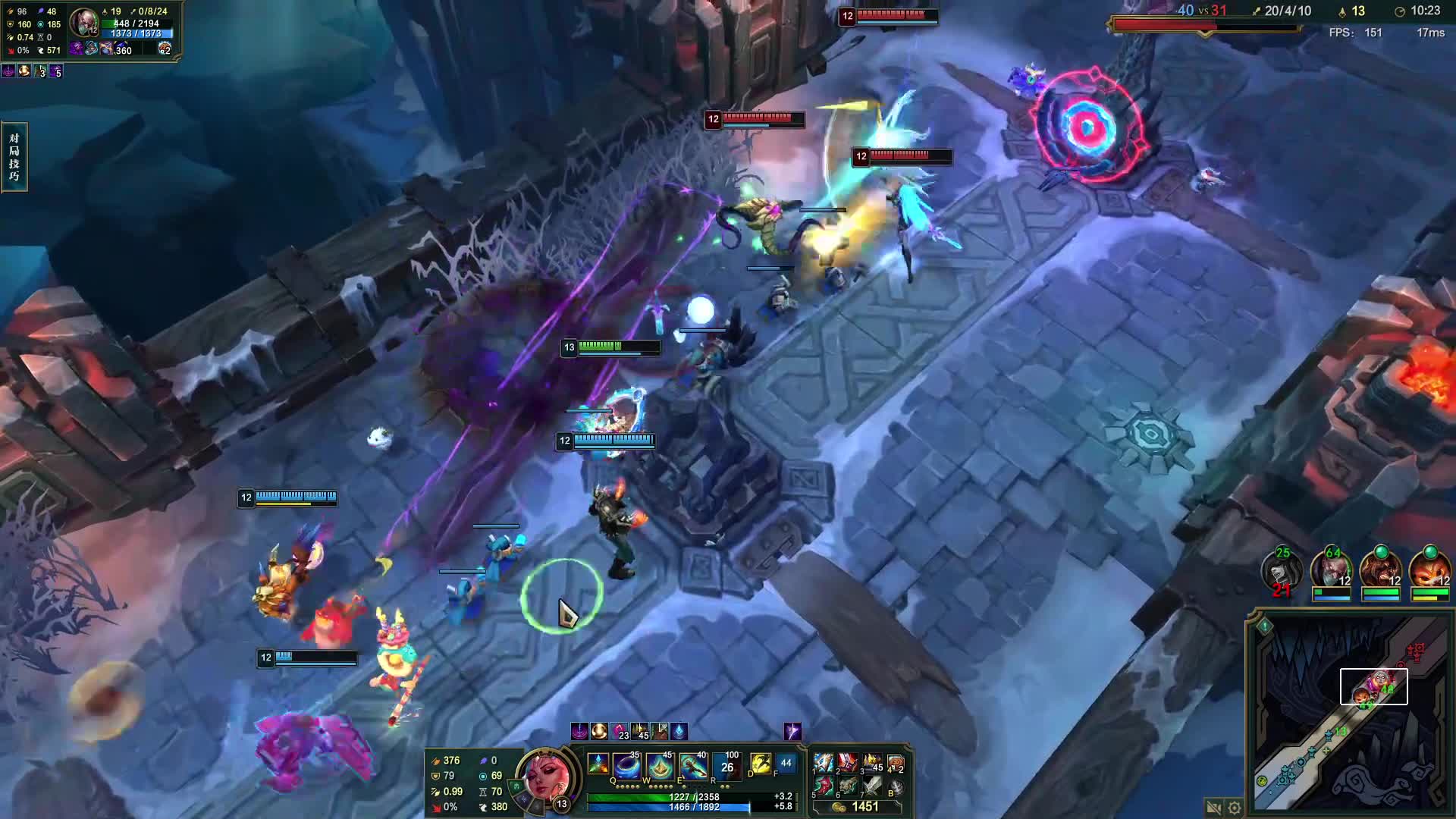This screenshot has width=1456, height=819.
Task: Select the red item in slot 2
Action: [x=849, y=764]
